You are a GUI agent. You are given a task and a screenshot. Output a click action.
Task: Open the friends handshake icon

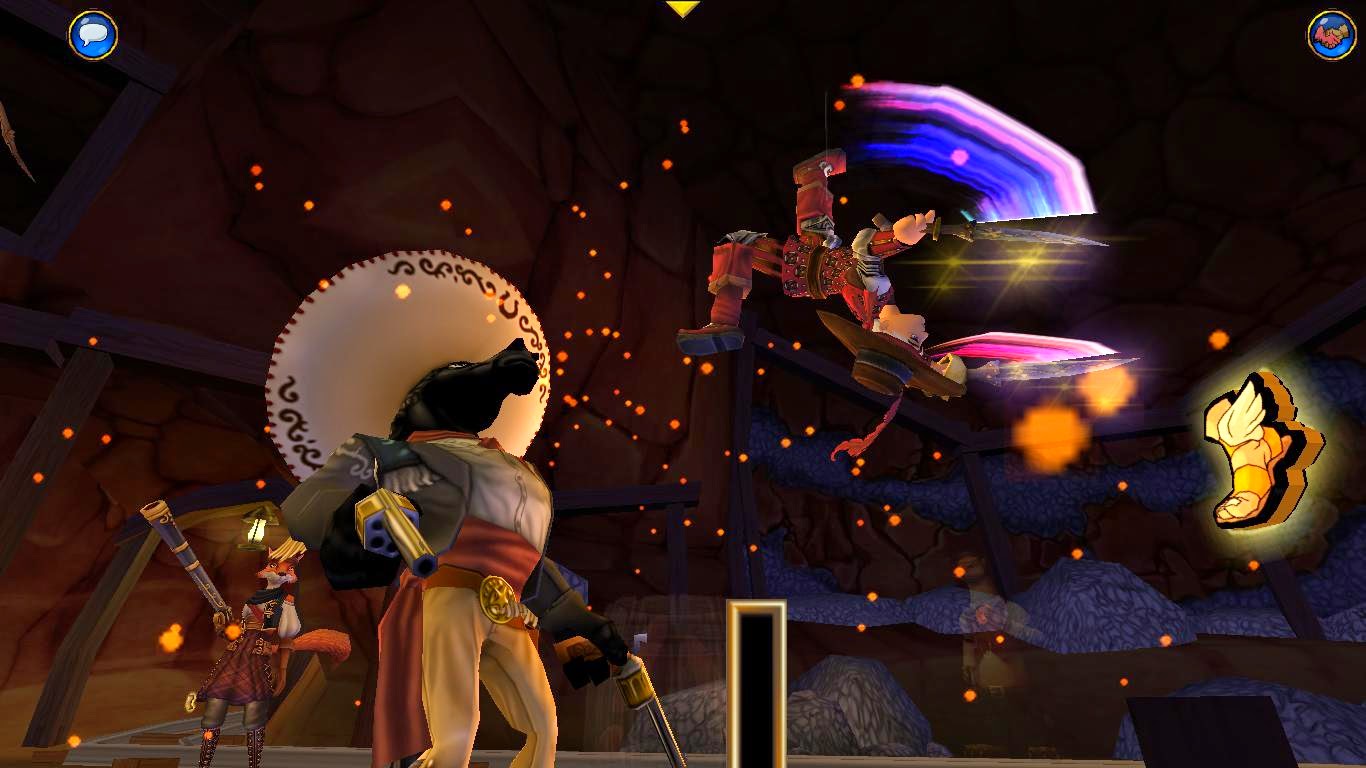click(1331, 35)
